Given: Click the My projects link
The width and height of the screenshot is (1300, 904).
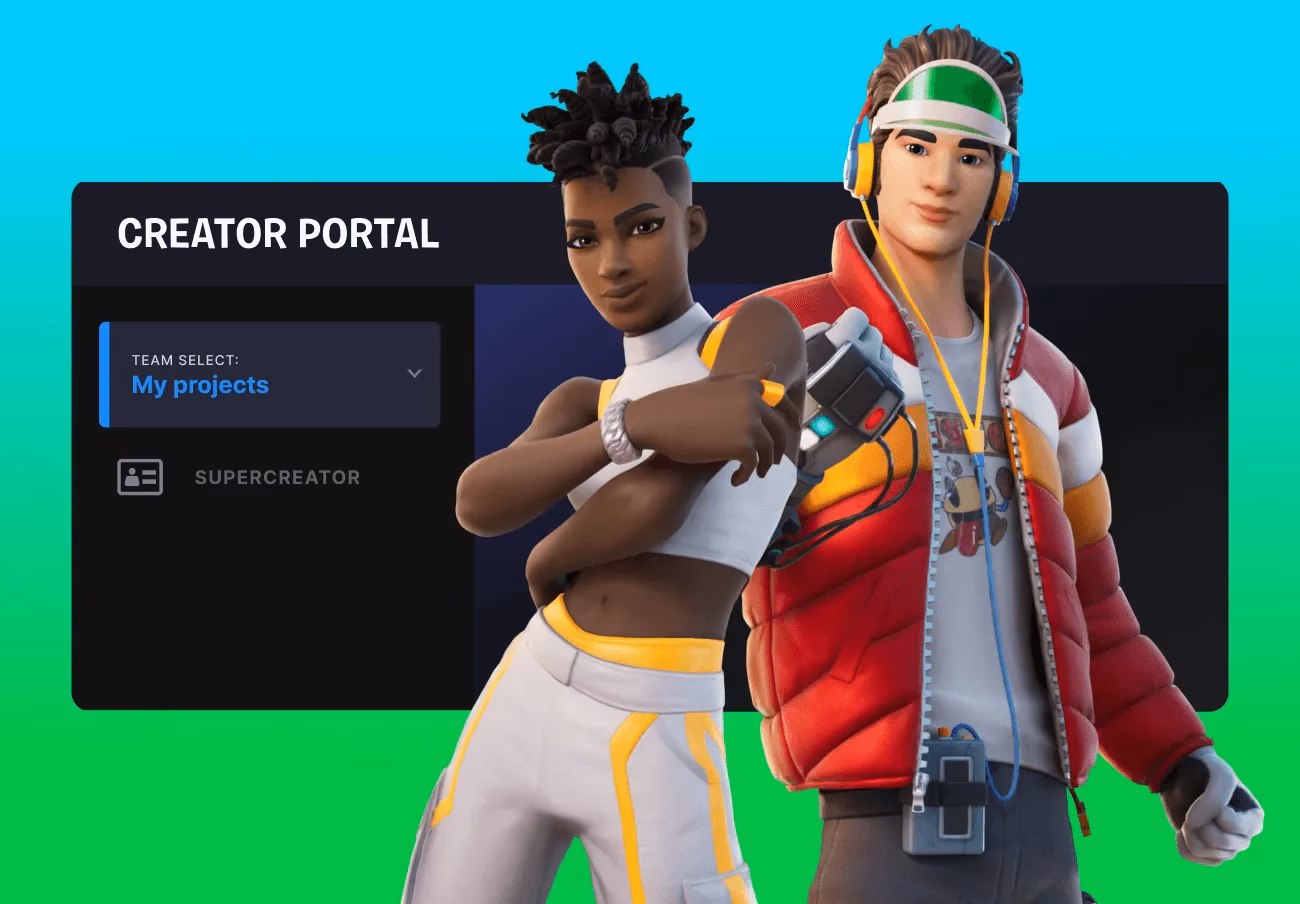Looking at the screenshot, I should tap(199, 385).
